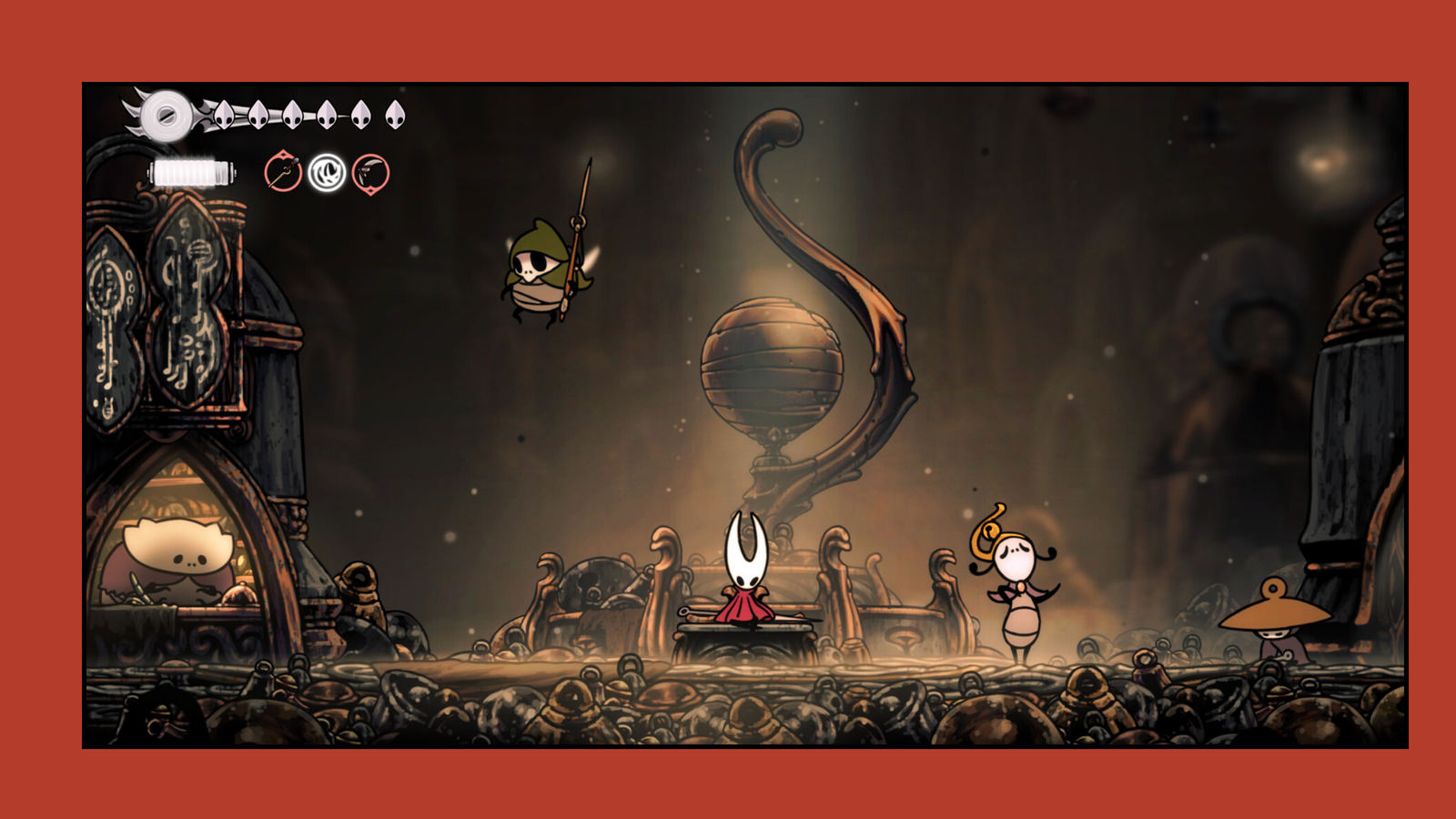Click the red circle around the pin tool
Image resolution: width=1456 pixels, height=819 pixels.
(282, 171)
